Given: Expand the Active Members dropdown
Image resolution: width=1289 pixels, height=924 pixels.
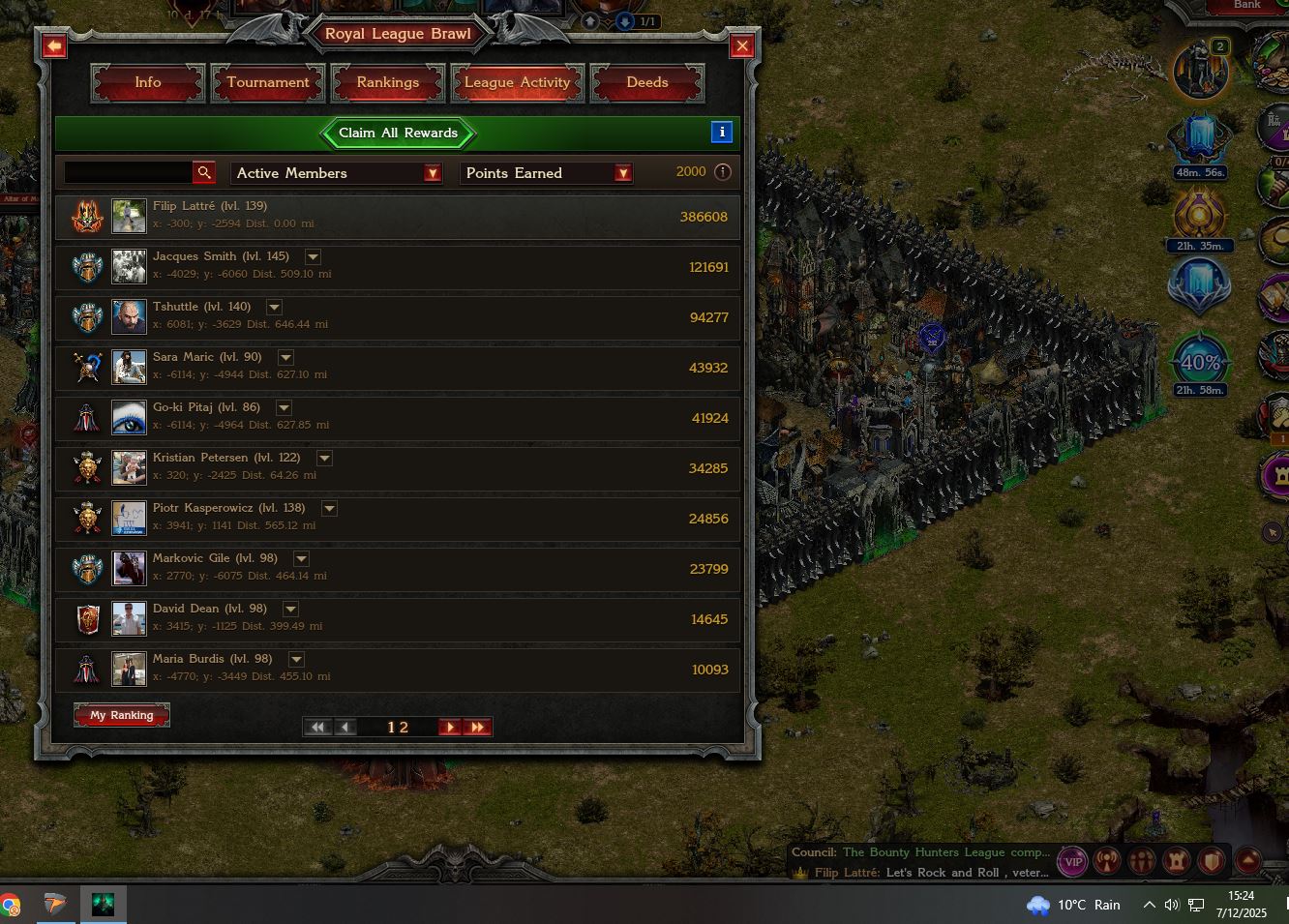Looking at the screenshot, I should coord(432,173).
